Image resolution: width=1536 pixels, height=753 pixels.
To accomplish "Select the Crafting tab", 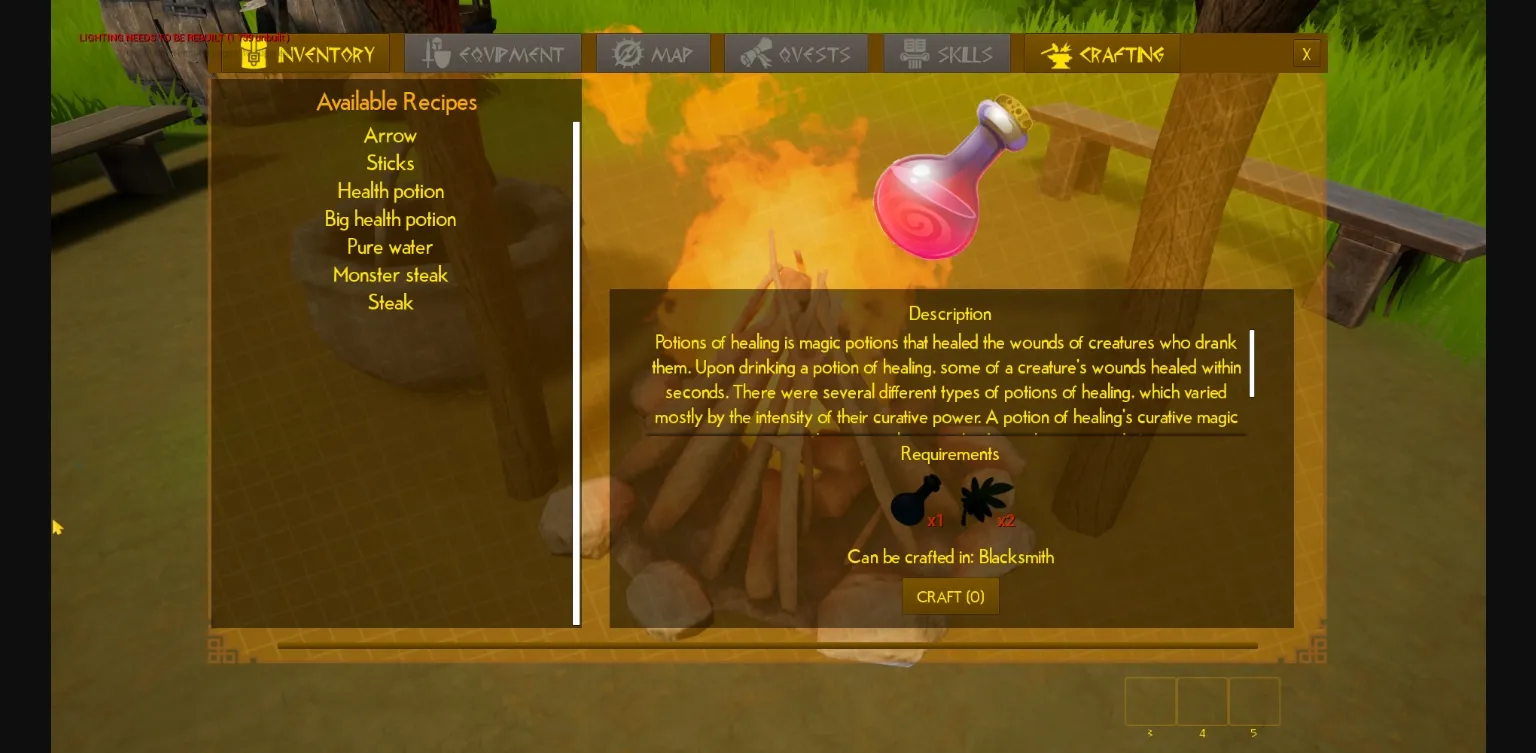I will pos(1102,54).
